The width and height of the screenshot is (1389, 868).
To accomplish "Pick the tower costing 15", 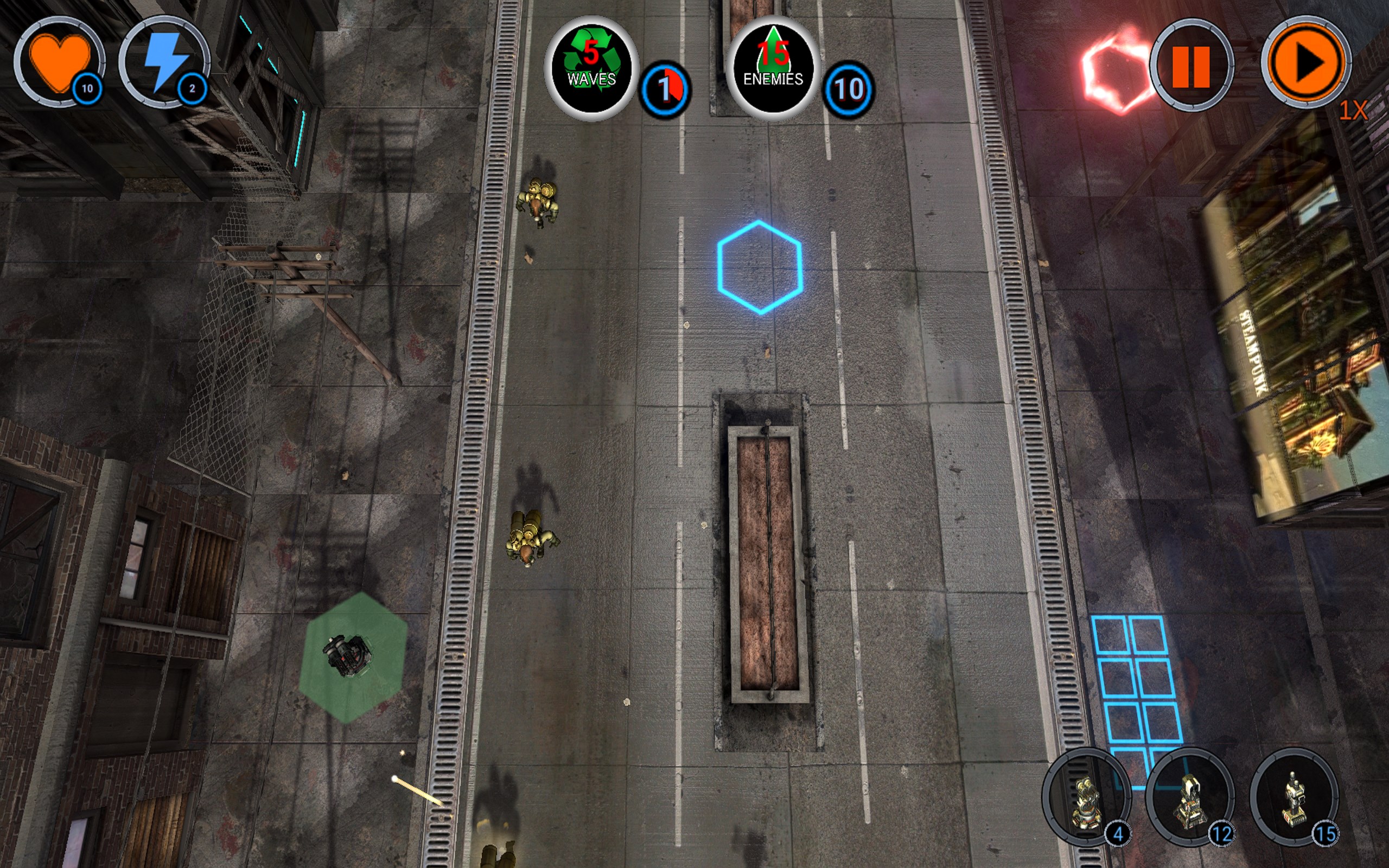I will [x=1294, y=797].
